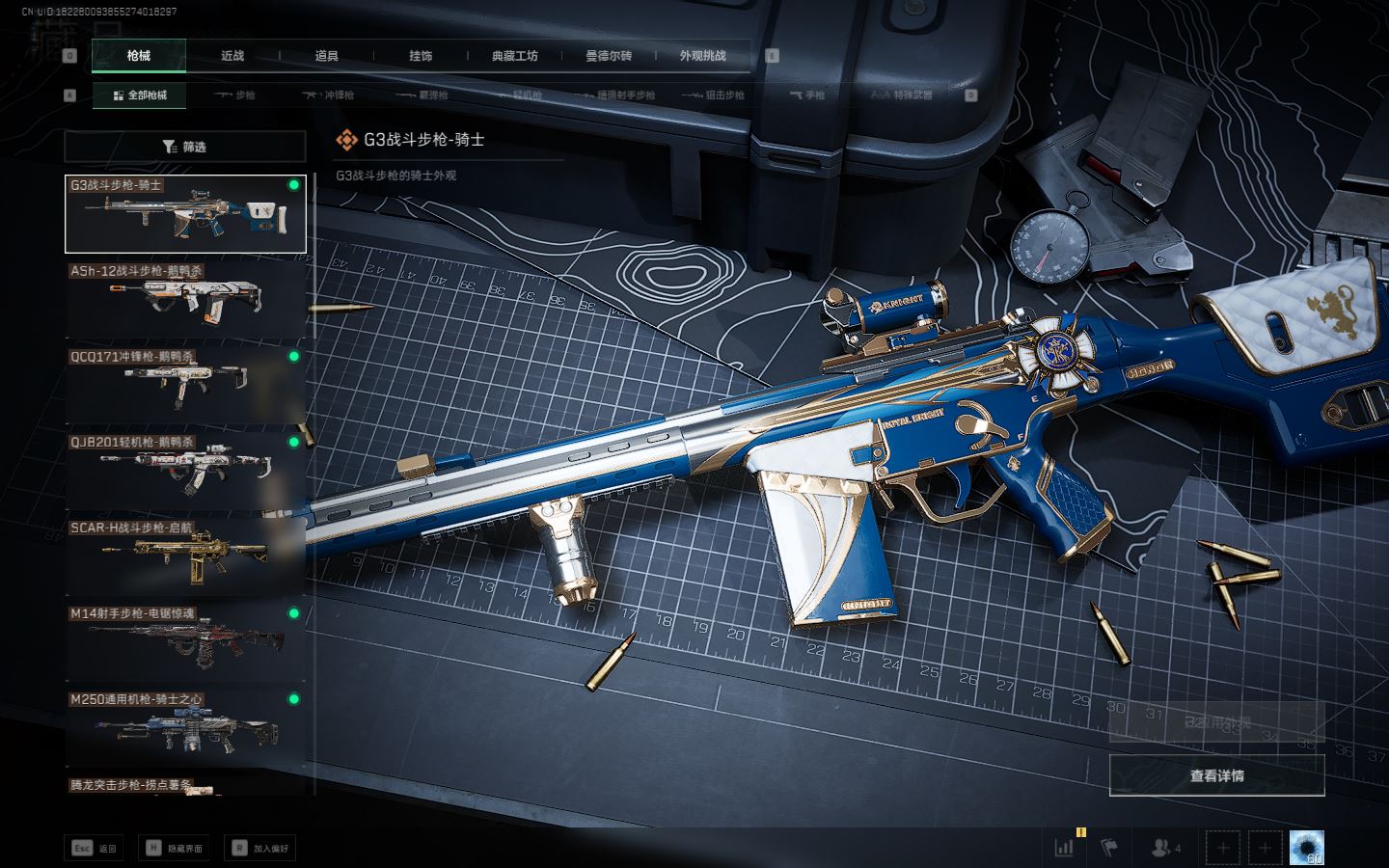
Task: Select the ASh-12战斗步枪 skin entry
Action: tap(185, 300)
